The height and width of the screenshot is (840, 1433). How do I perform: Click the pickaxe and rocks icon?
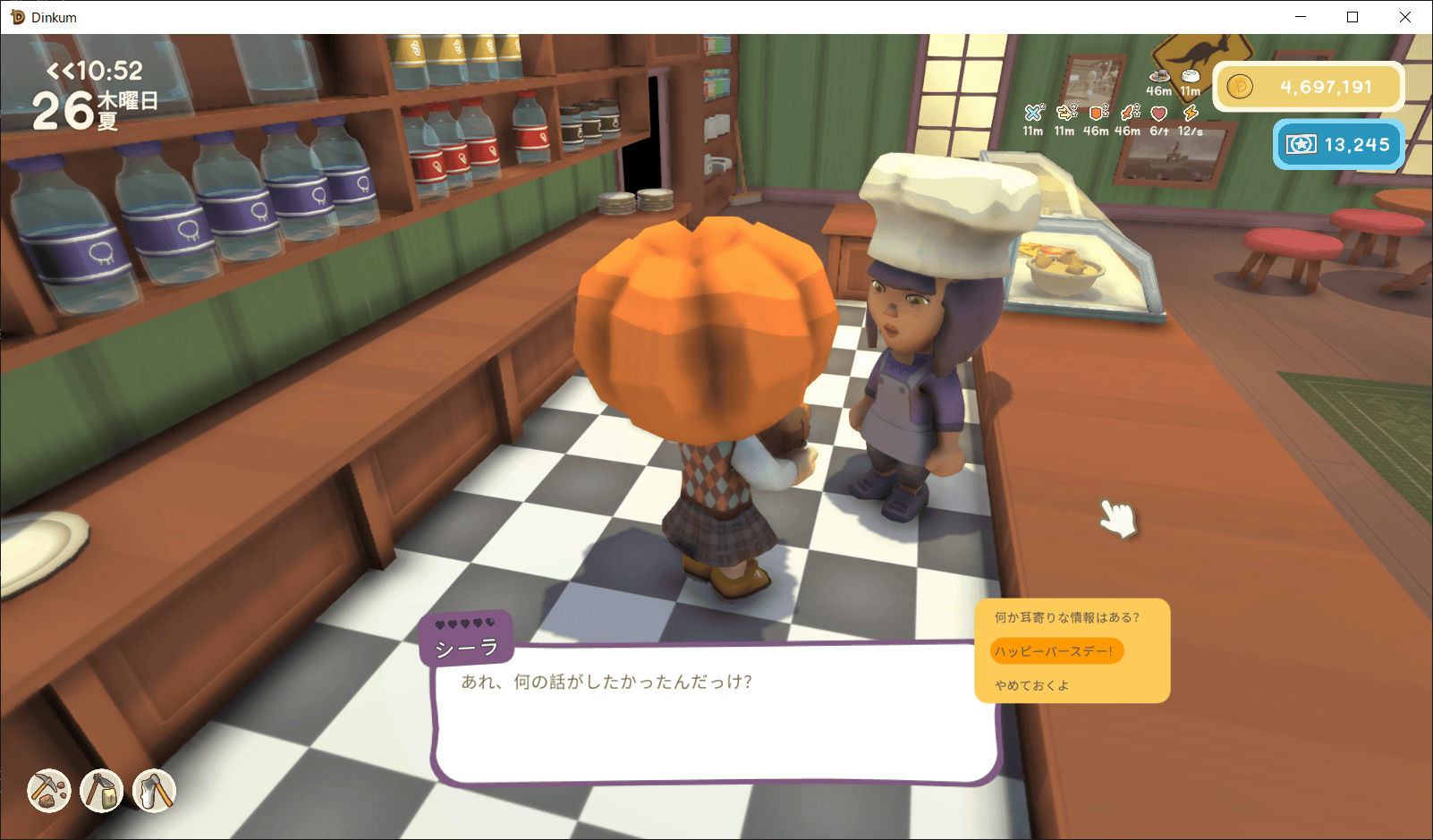[49, 791]
